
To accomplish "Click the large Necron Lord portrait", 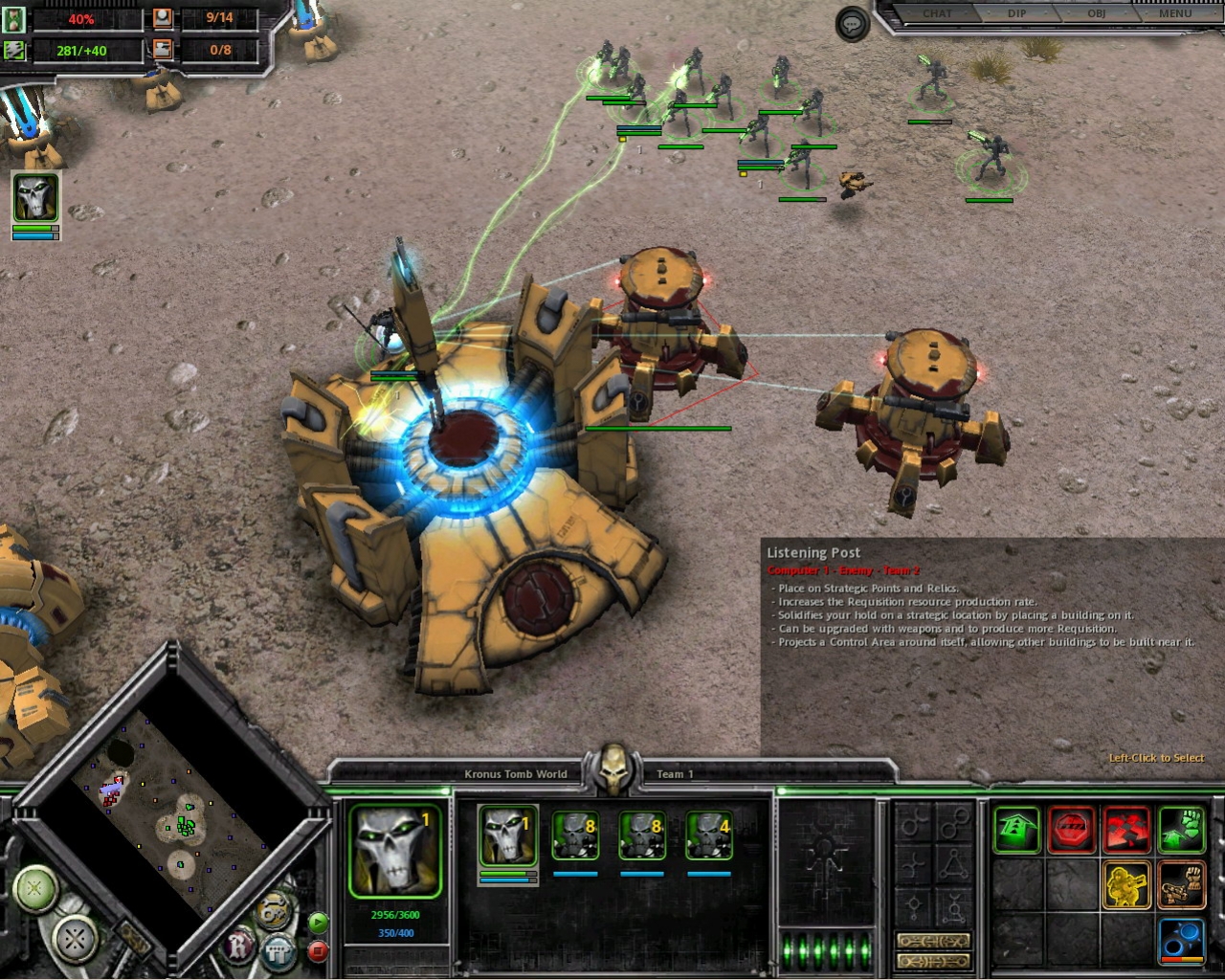I will coord(395,850).
